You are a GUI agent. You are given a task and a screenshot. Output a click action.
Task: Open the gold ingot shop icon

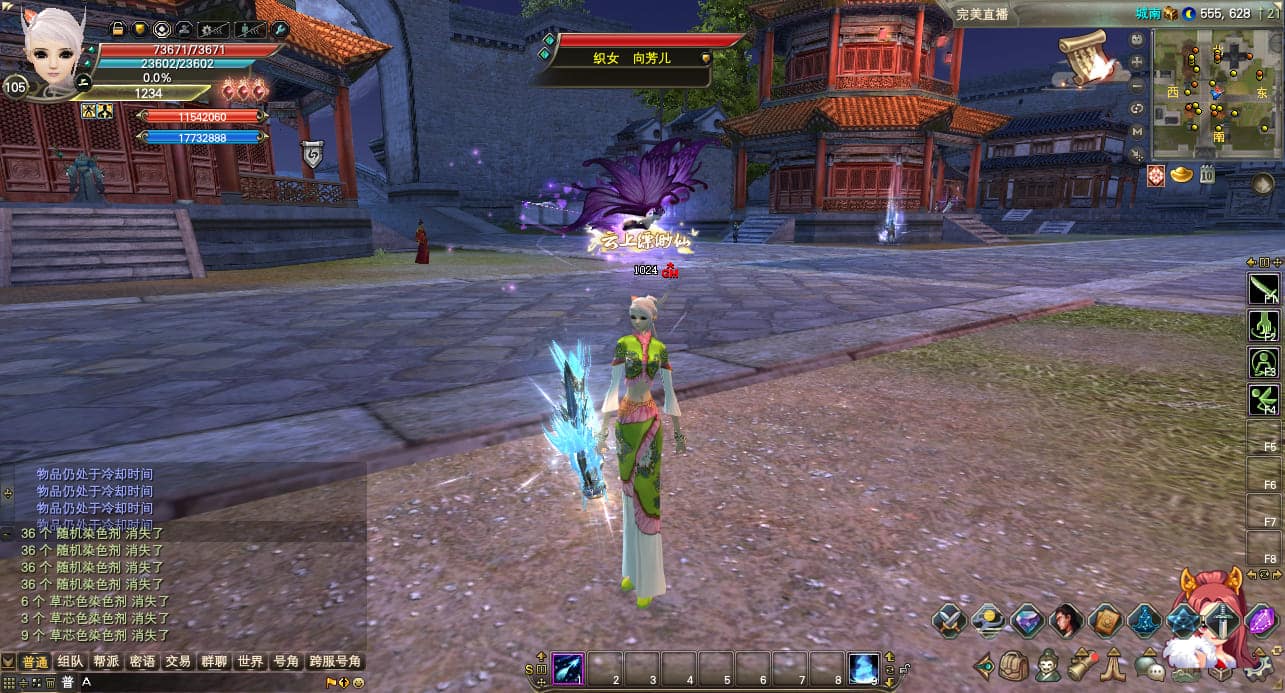(1181, 175)
